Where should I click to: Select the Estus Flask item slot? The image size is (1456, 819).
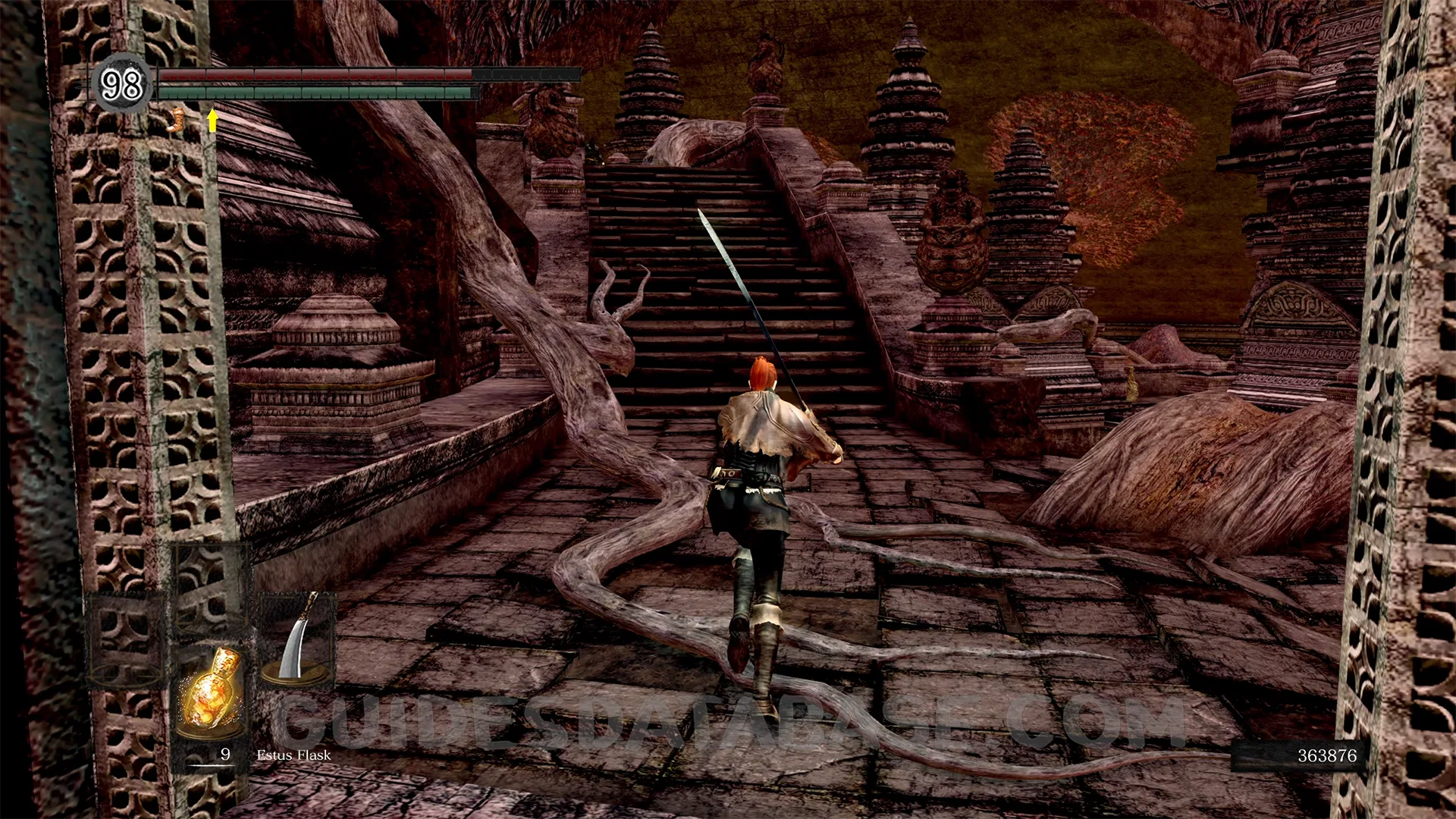pyautogui.click(x=211, y=692)
